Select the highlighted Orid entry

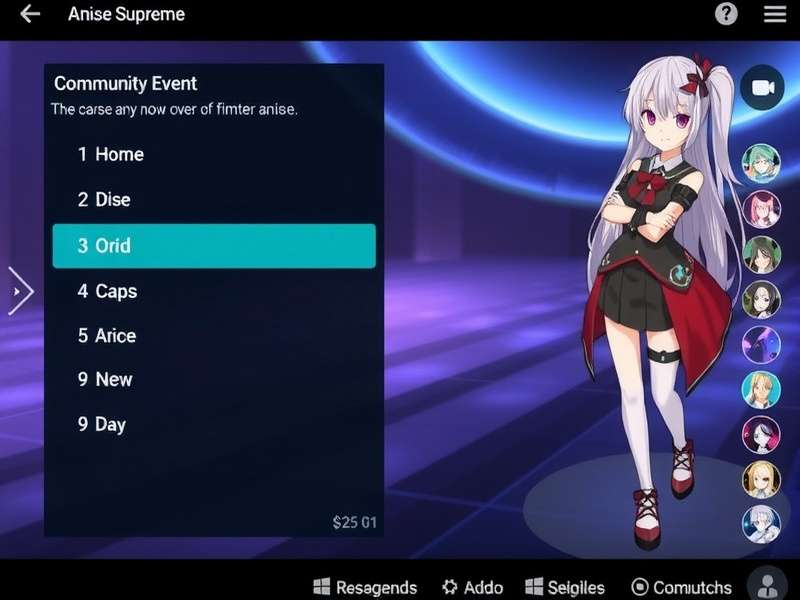coord(213,246)
